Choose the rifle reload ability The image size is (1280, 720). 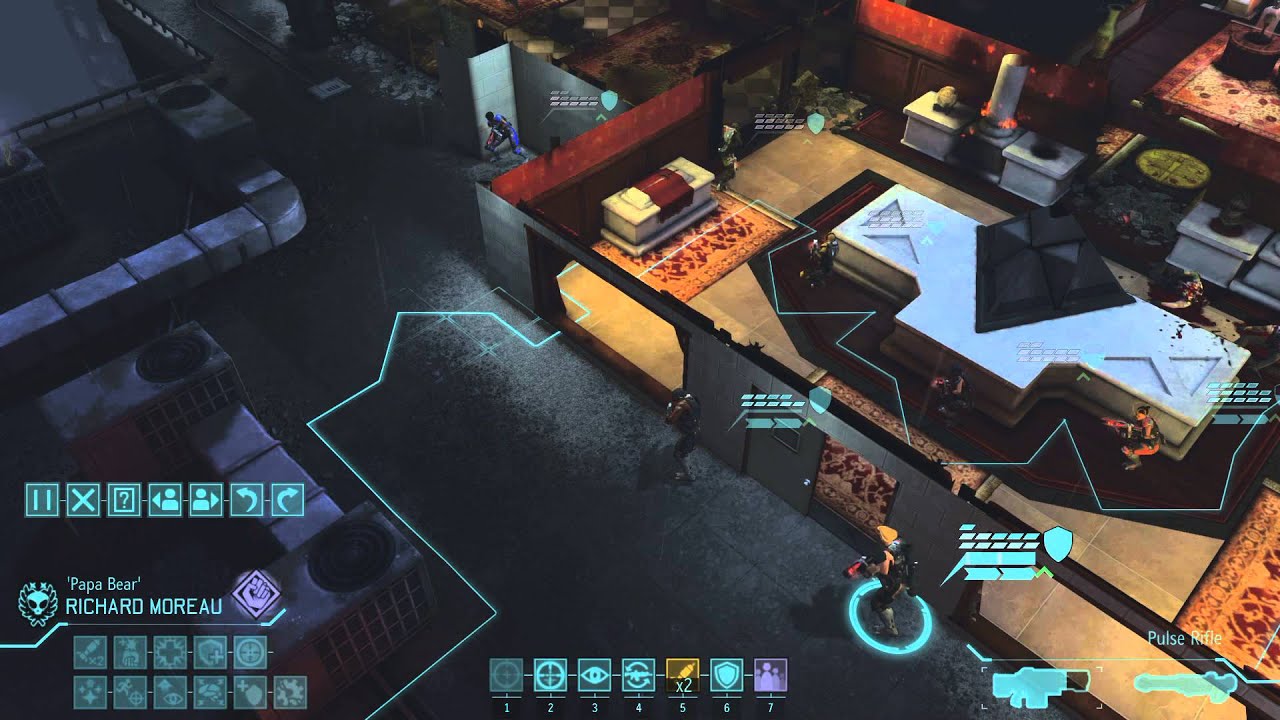click(638, 676)
